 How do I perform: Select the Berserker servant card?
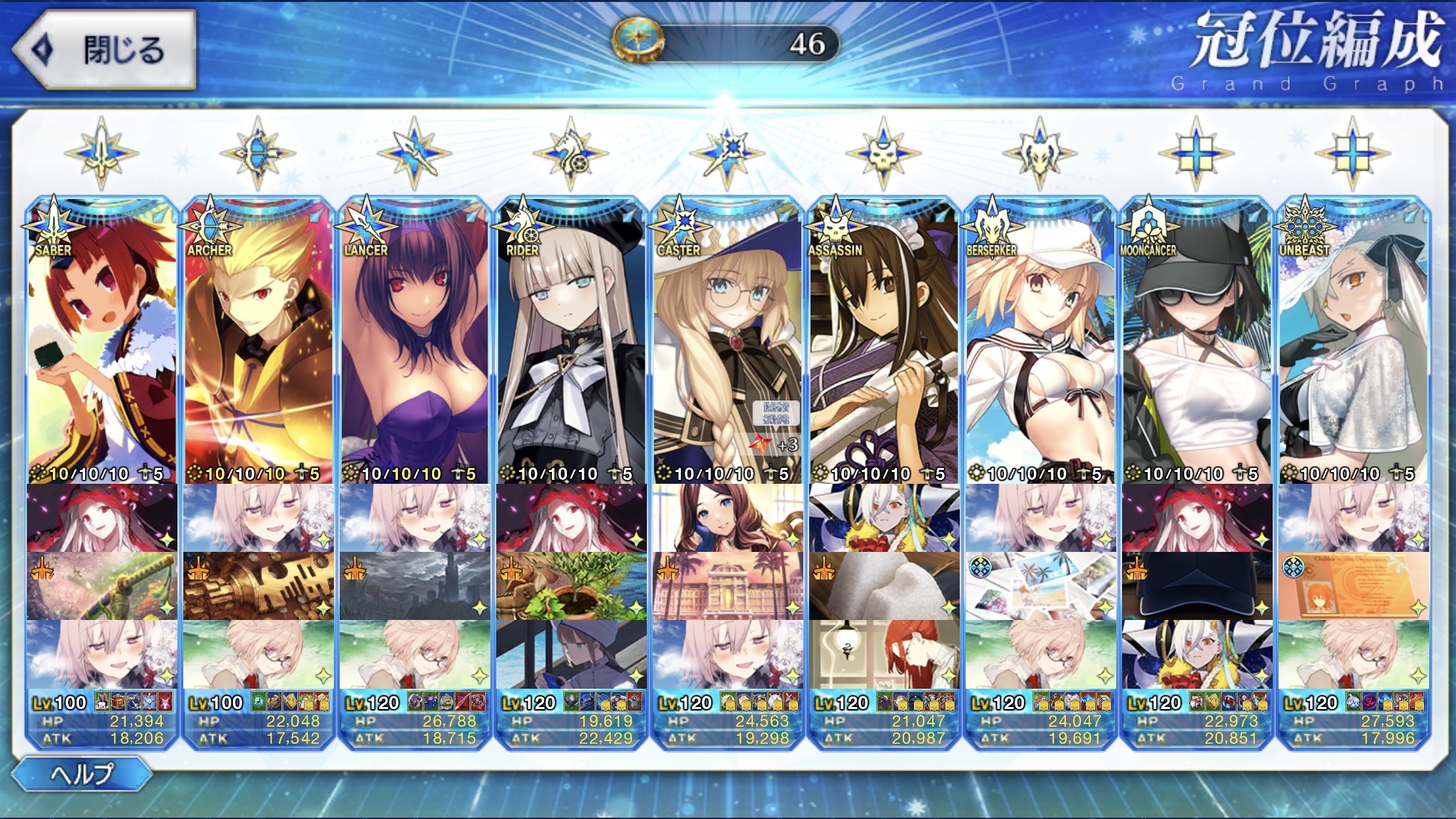(1040, 340)
